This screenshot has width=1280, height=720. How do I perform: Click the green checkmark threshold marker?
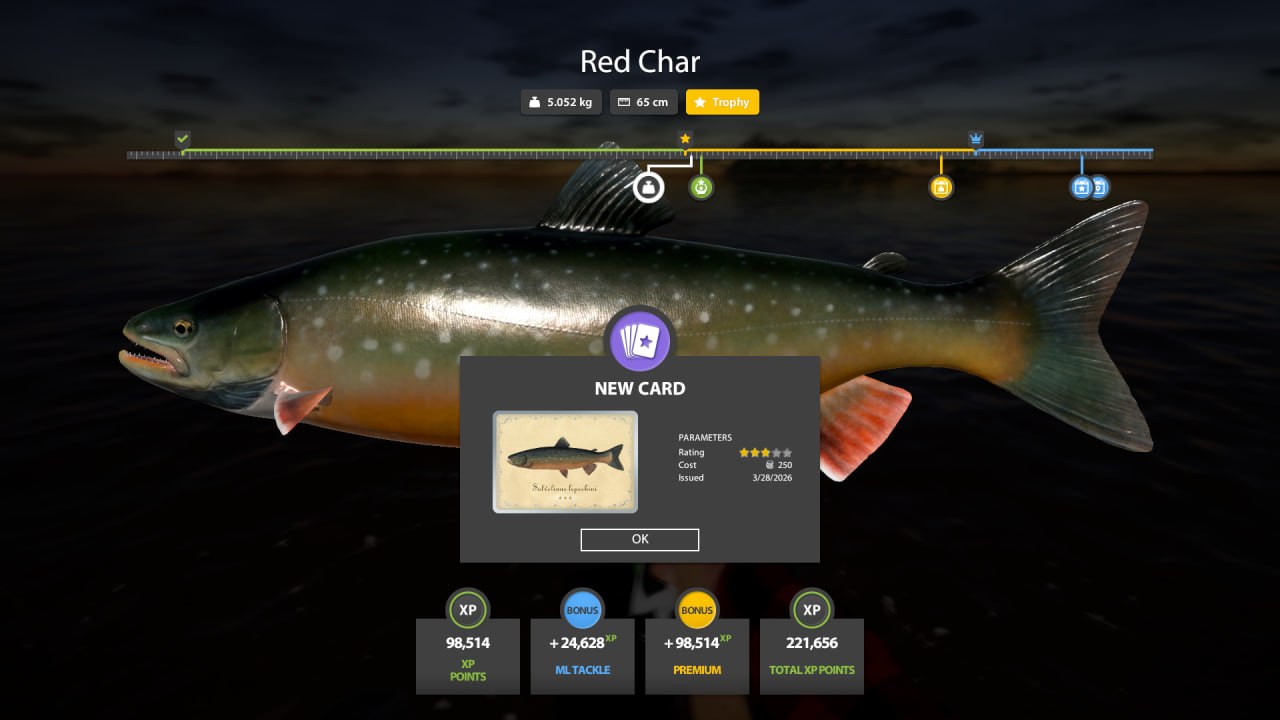point(182,139)
